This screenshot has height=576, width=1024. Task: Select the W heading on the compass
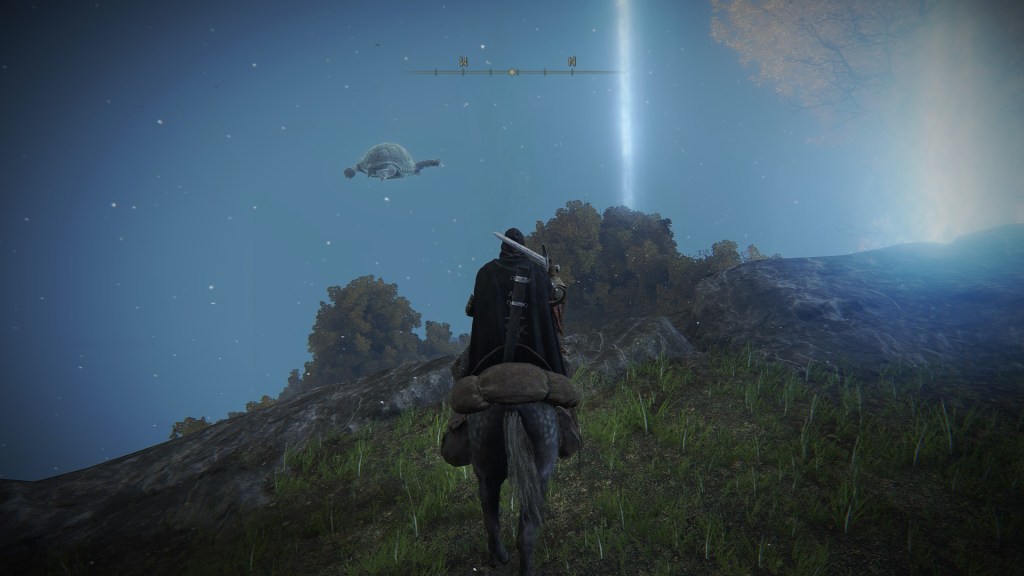tap(464, 62)
